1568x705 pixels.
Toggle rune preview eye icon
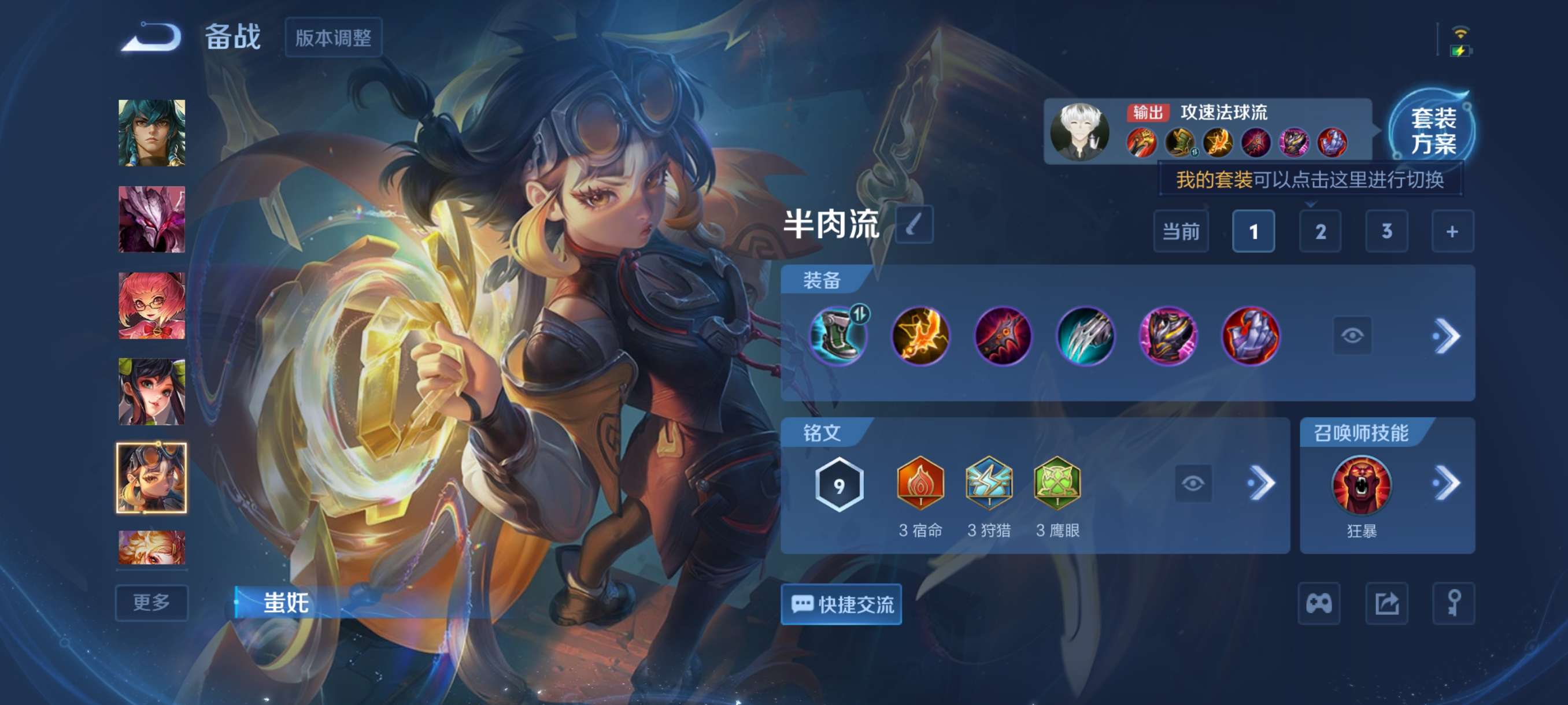1196,483
